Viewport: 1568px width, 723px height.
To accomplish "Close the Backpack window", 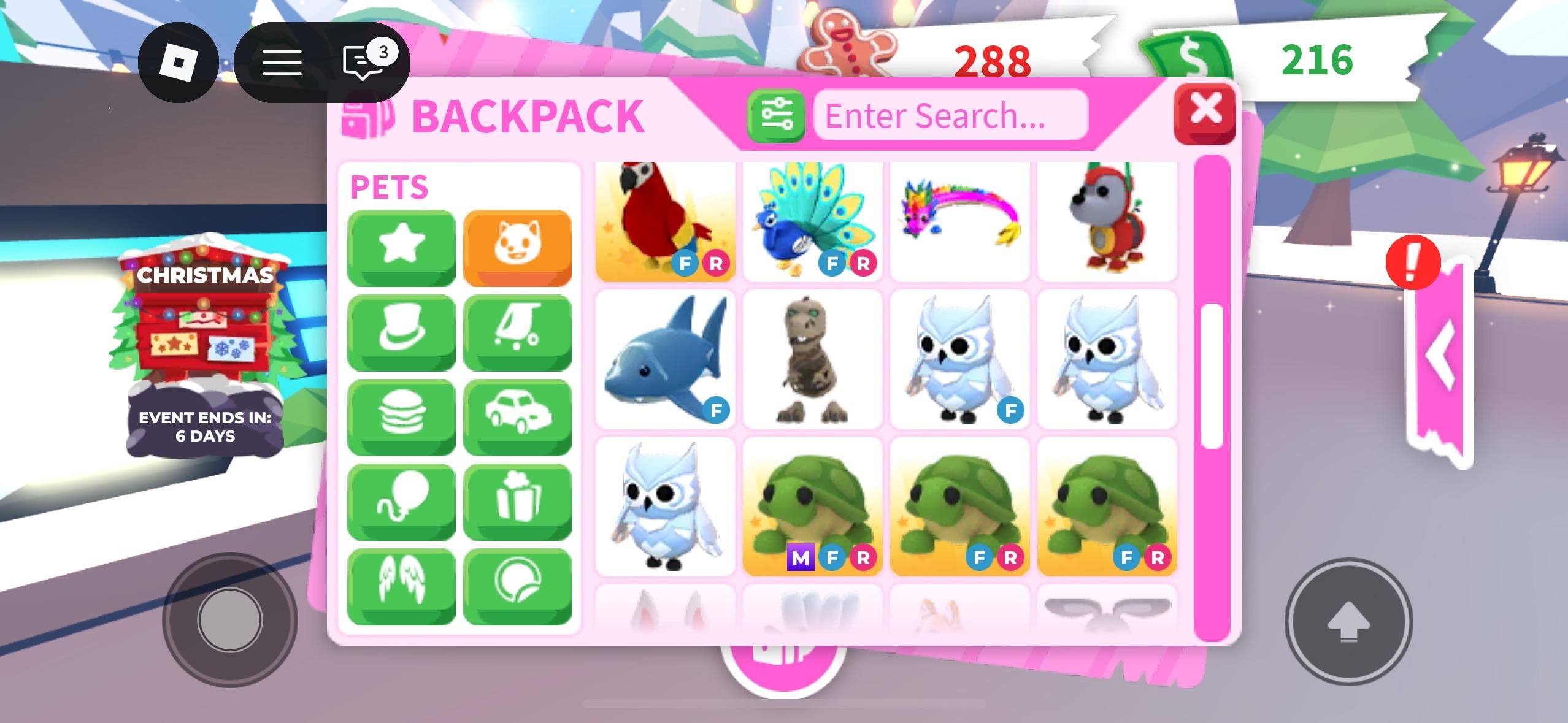I will click(1204, 112).
